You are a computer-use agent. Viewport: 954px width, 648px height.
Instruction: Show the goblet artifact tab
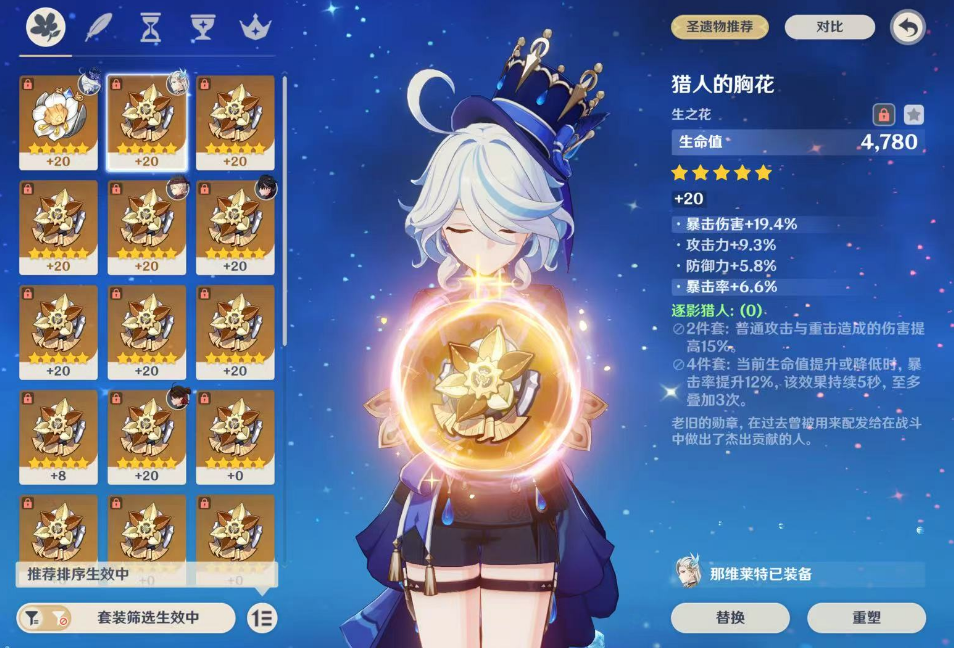pyautogui.click(x=202, y=27)
